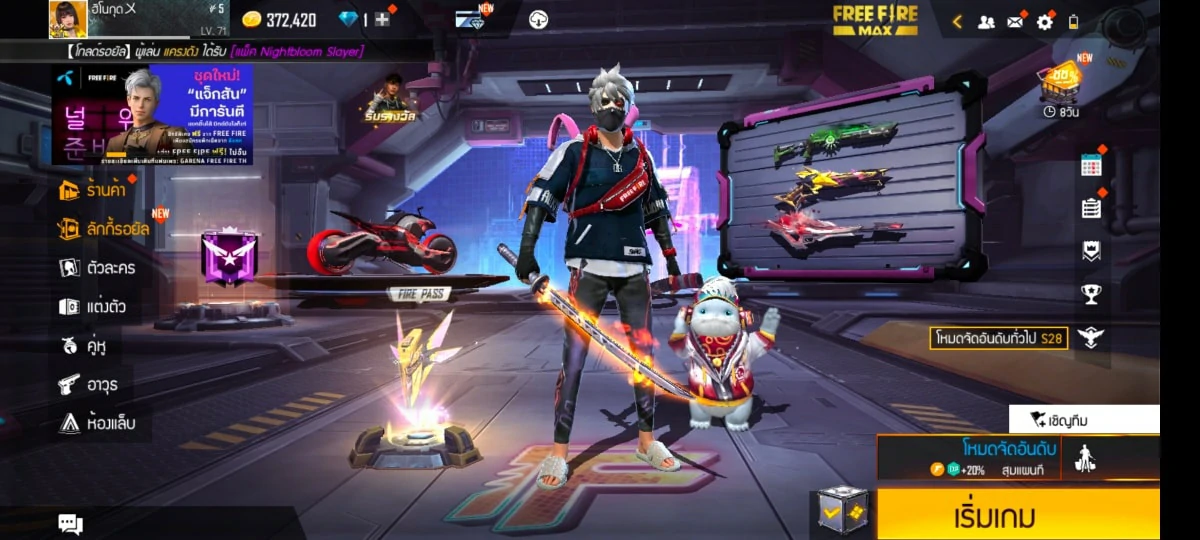Click the purple Fire Pass badge
The height and width of the screenshot is (540, 1200).
229,256
